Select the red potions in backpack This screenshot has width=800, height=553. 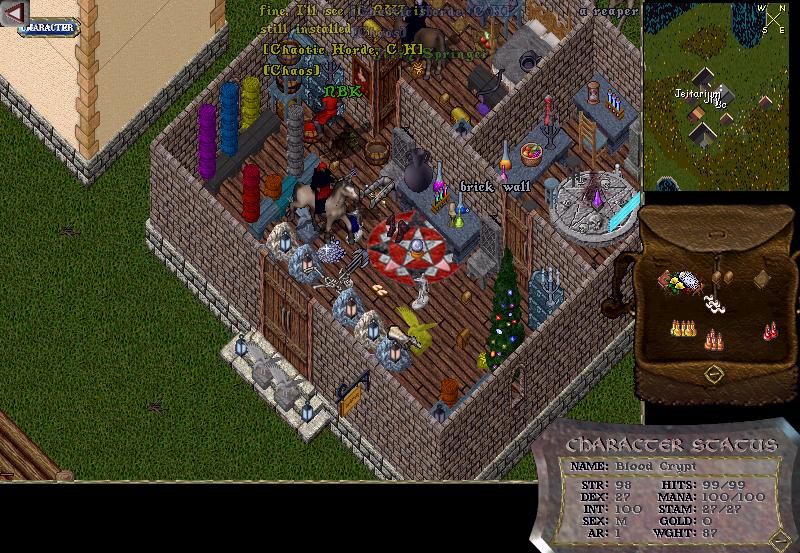coord(770,330)
